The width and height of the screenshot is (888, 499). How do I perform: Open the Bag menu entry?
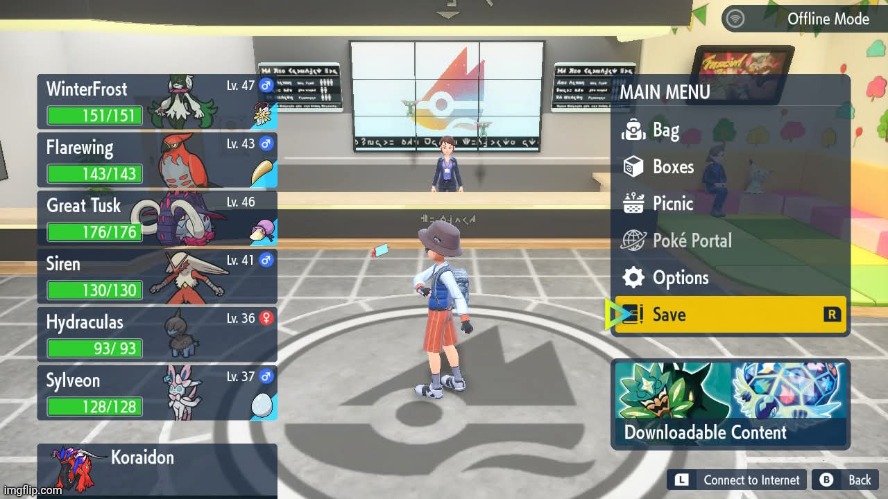[x=665, y=130]
